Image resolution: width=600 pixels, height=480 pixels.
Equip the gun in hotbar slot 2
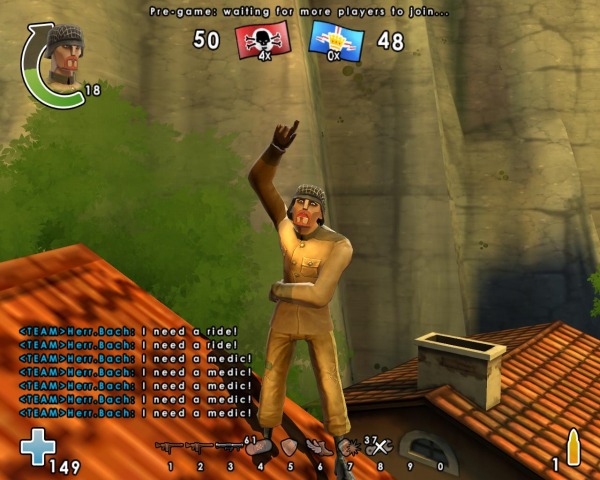pyautogui.click(x=199, y=447)
